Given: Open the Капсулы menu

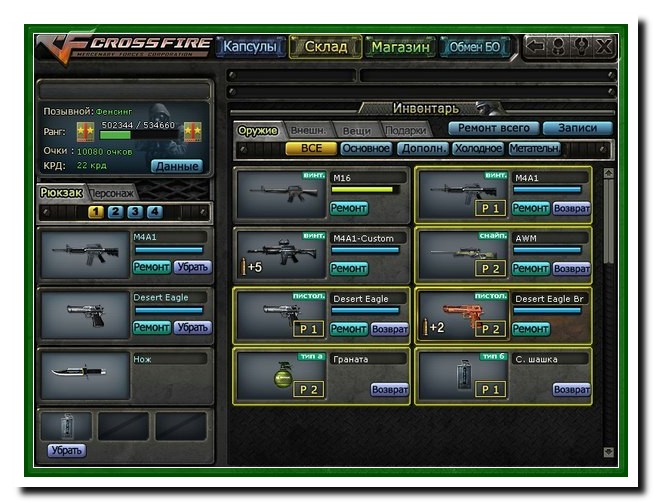Looking at the screenshot, I should [x=250, y=47].
